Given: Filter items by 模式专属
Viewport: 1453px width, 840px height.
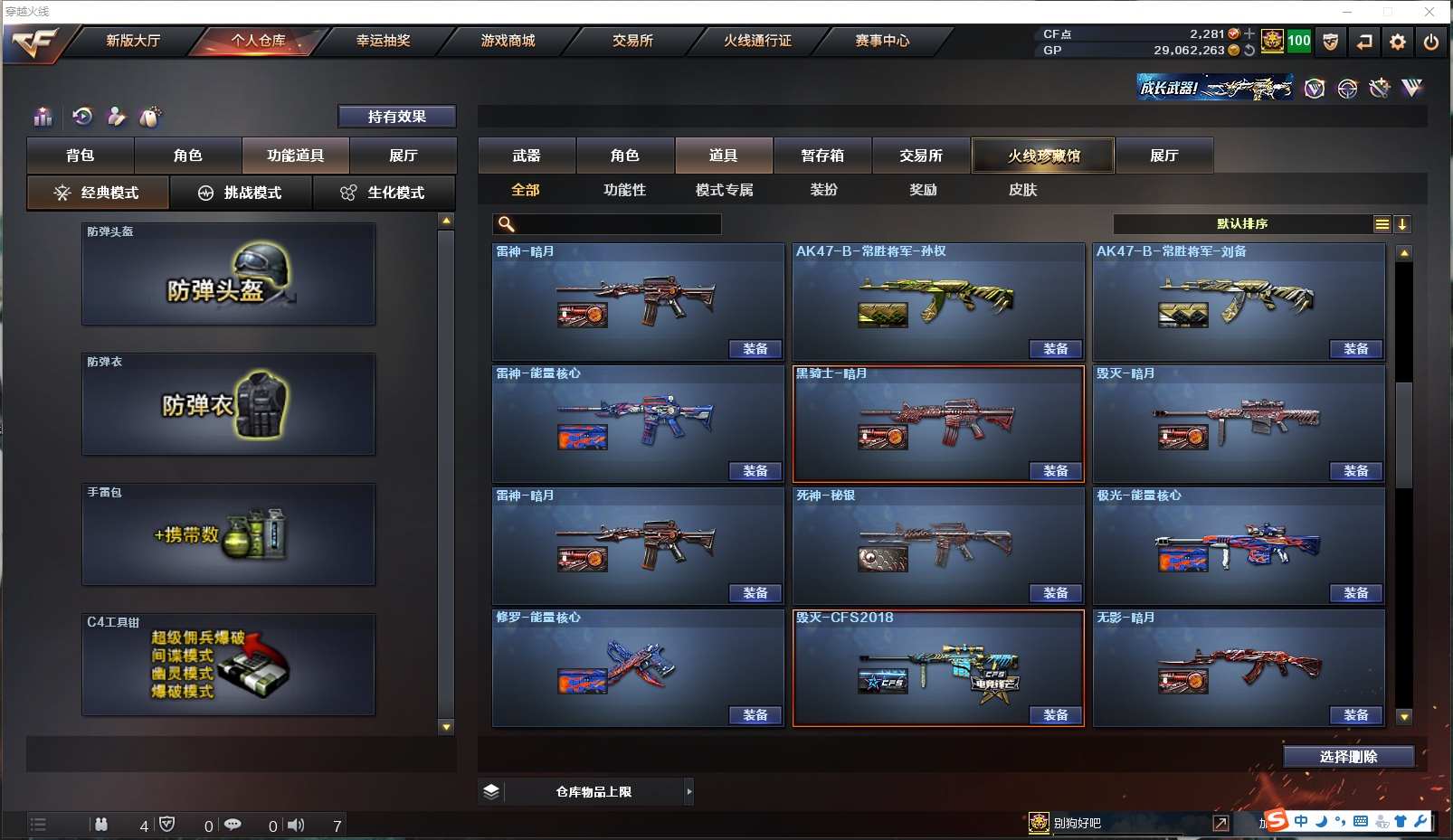Looking at the screenshot, I should click(x=724, y=190).
